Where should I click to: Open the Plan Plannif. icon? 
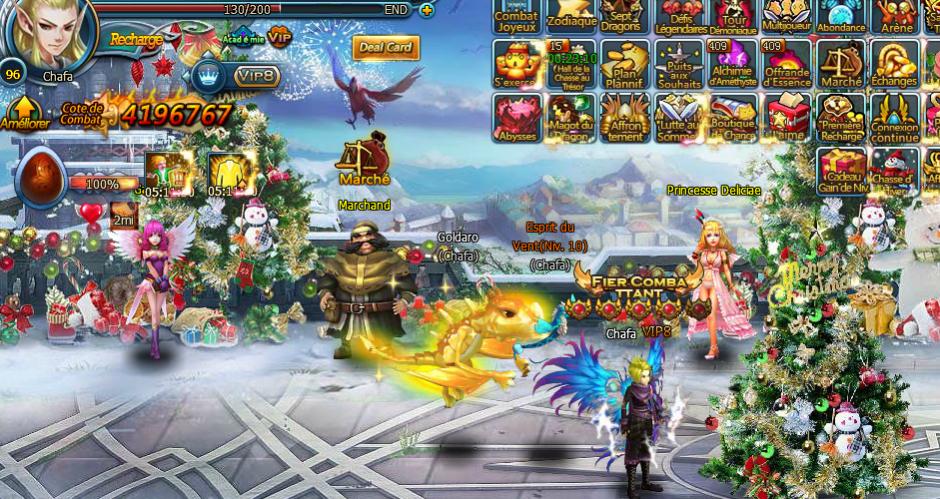point(625,66)
